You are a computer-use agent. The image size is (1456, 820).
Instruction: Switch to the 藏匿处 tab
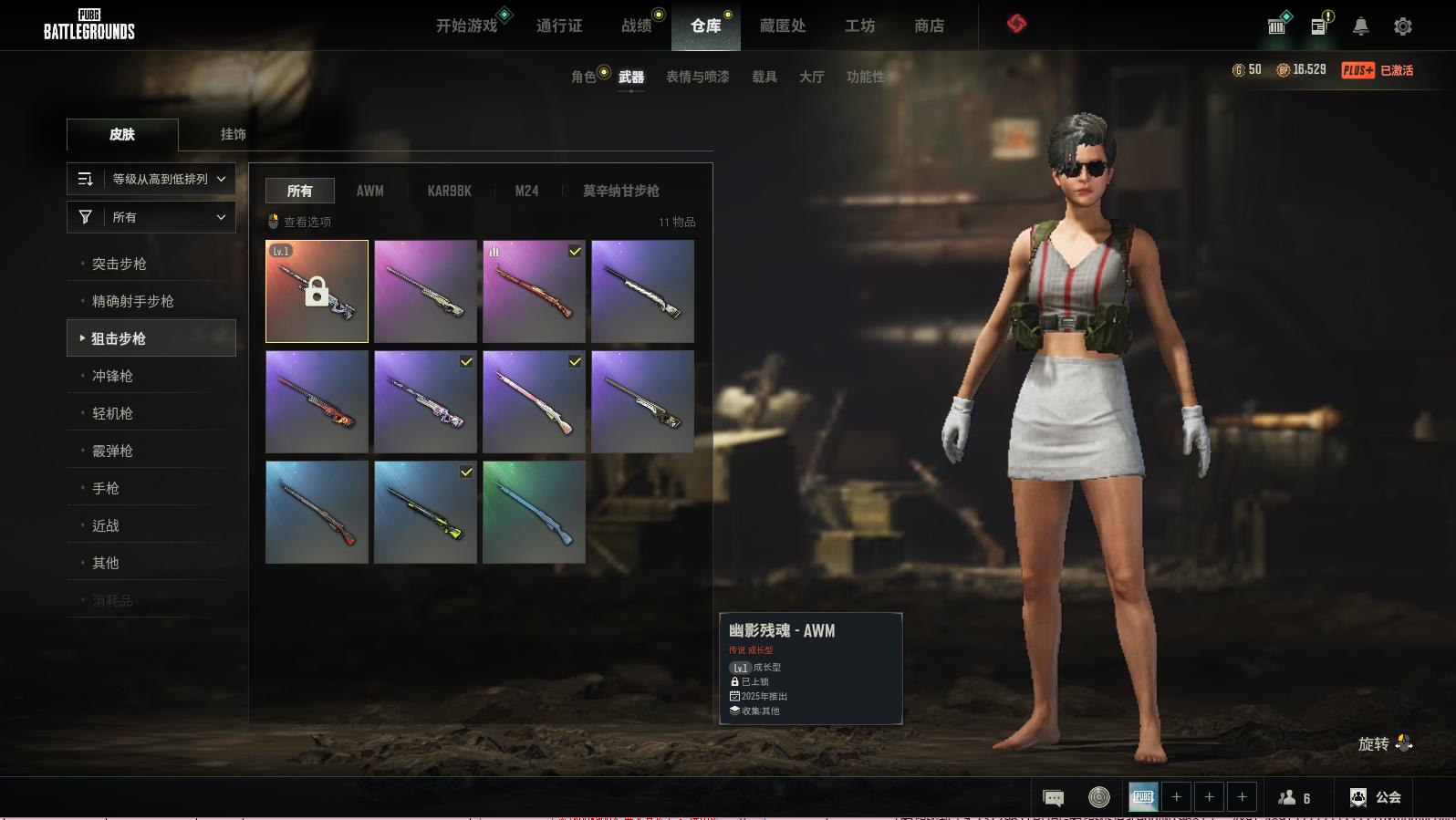point(782,26)
